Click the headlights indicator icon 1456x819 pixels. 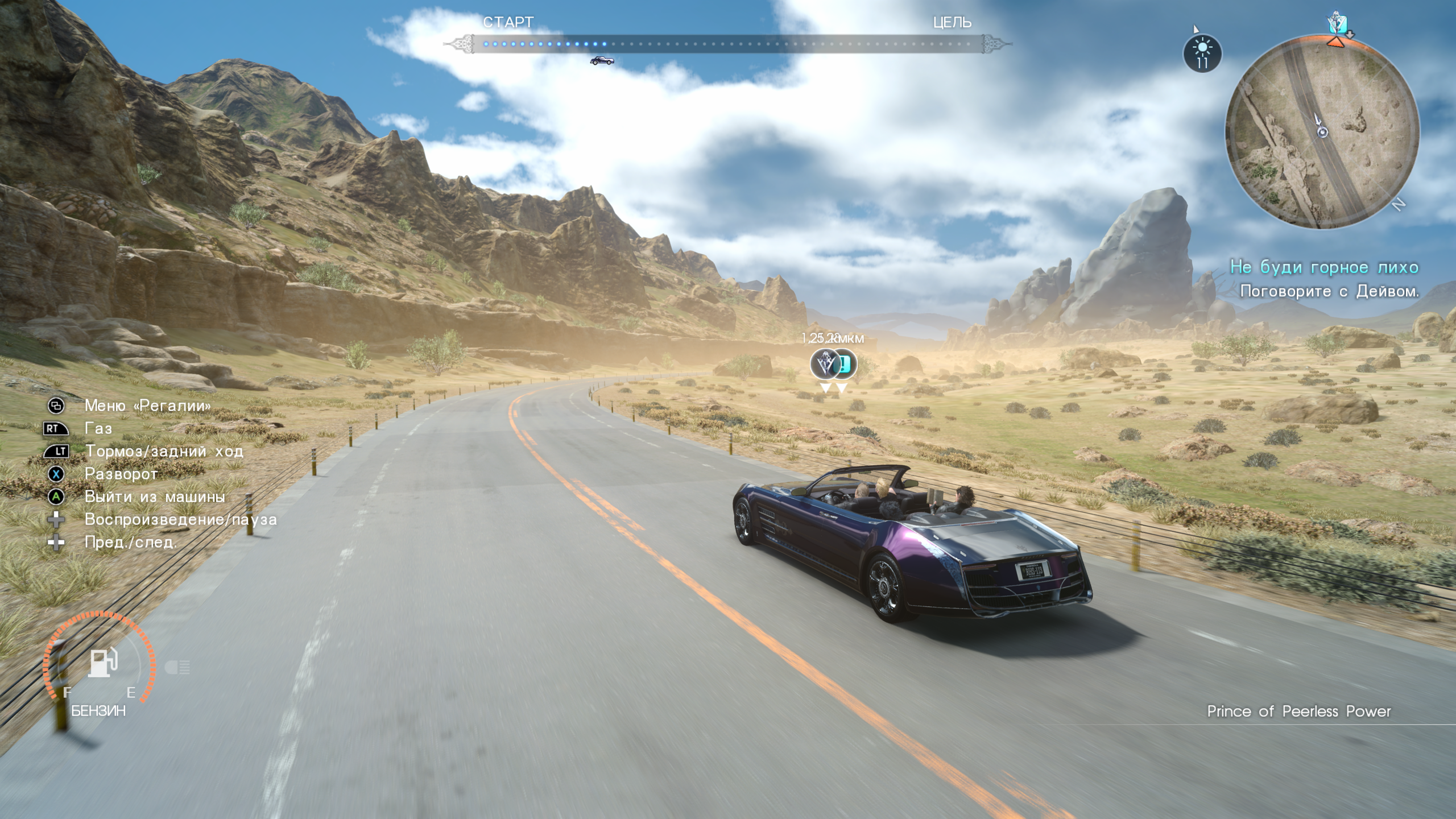177,667
